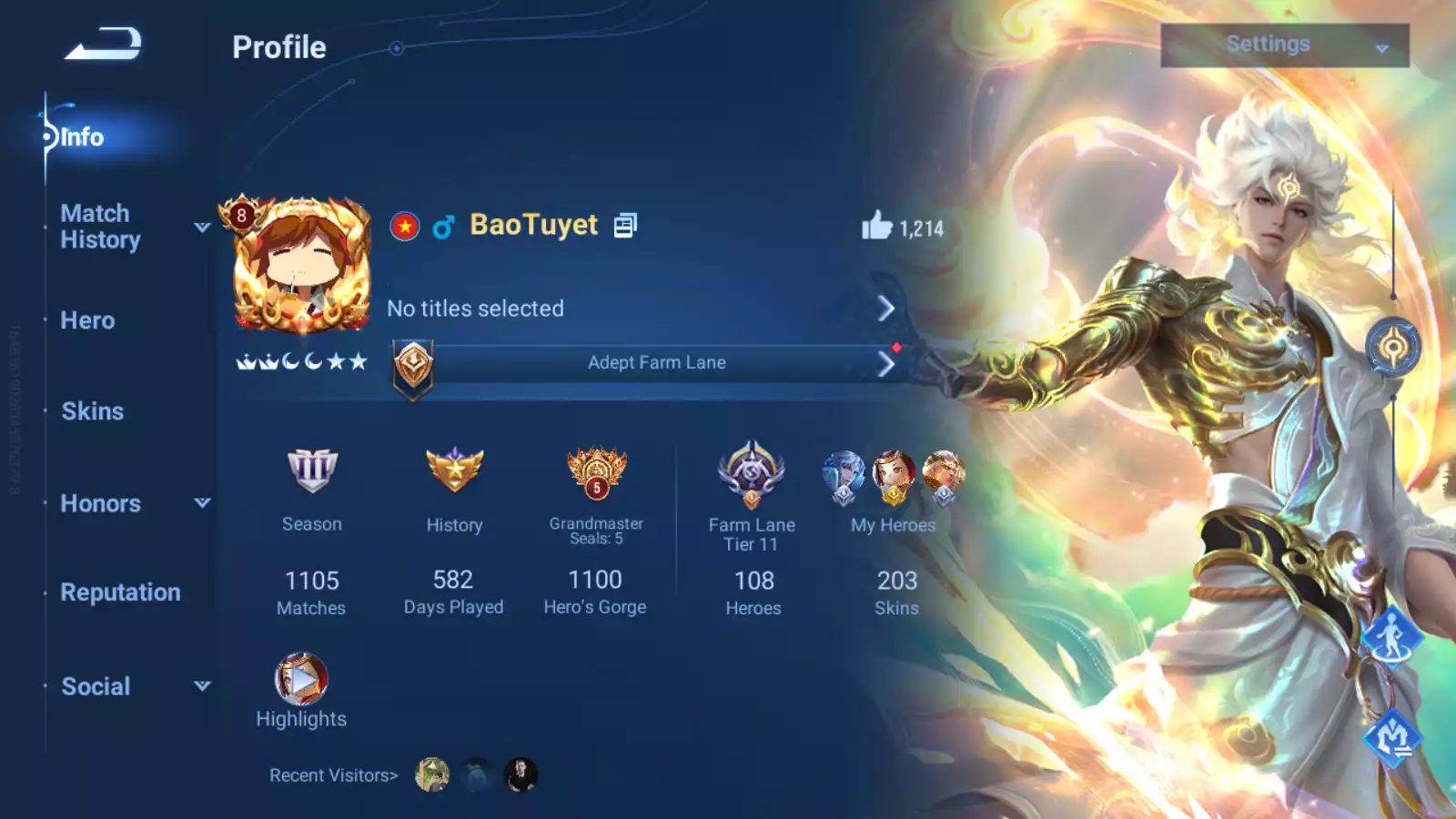Screen dimensions: 1456x819
Task: Open the Skins tab
Action: (x=92, y=411)
